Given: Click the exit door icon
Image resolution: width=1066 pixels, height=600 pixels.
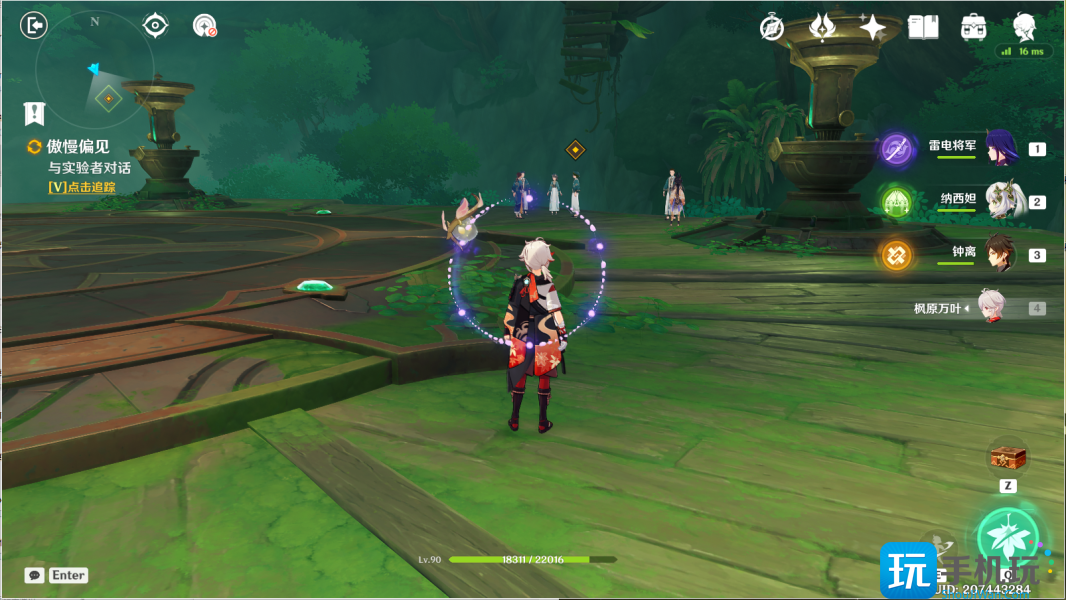Looking at the screenshot, I should pos(34,26).
